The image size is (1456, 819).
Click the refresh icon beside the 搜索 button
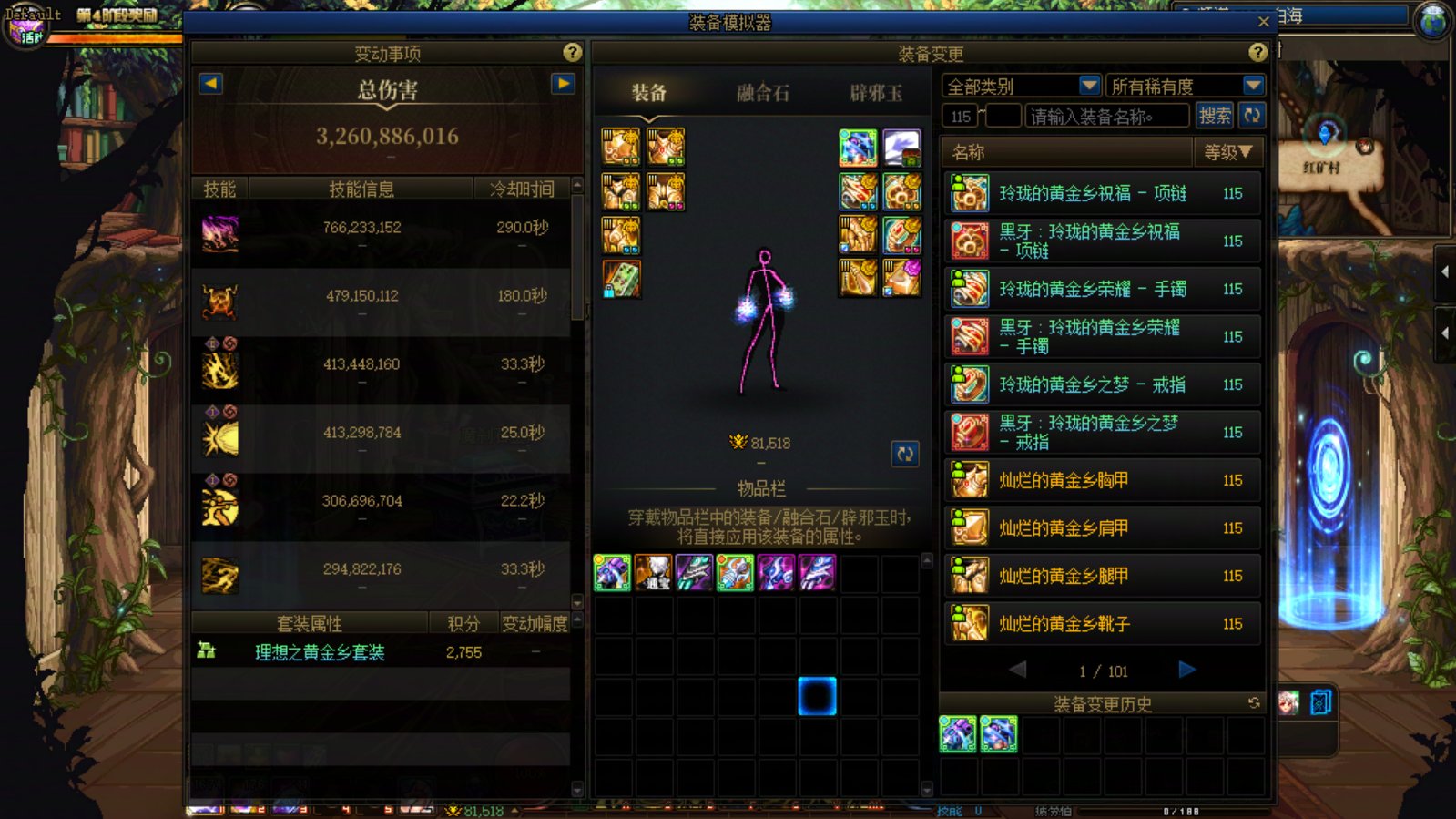click(1254, 115)
